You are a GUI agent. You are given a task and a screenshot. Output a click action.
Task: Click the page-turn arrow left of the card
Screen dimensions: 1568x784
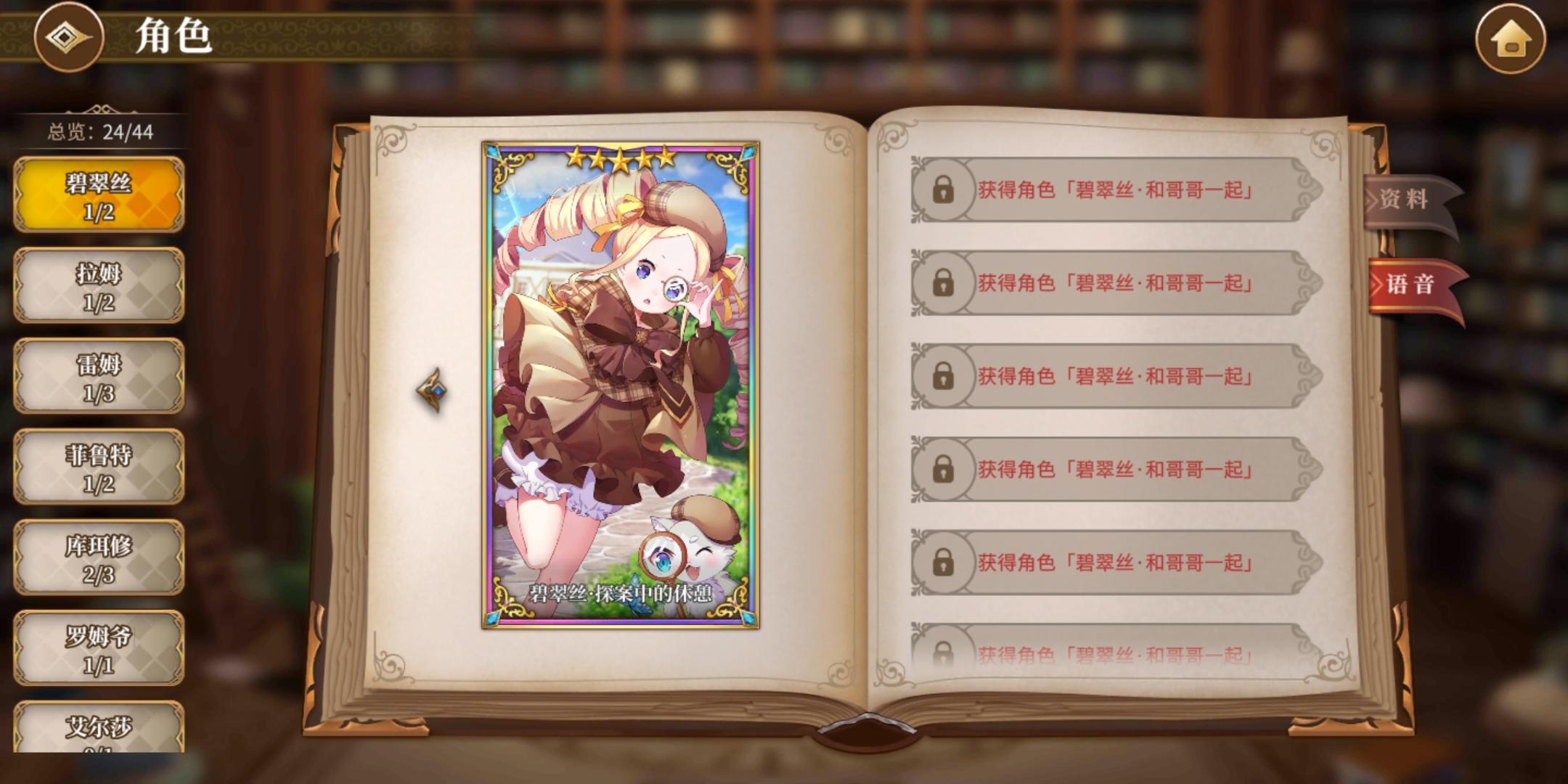[x=430, y=391]
